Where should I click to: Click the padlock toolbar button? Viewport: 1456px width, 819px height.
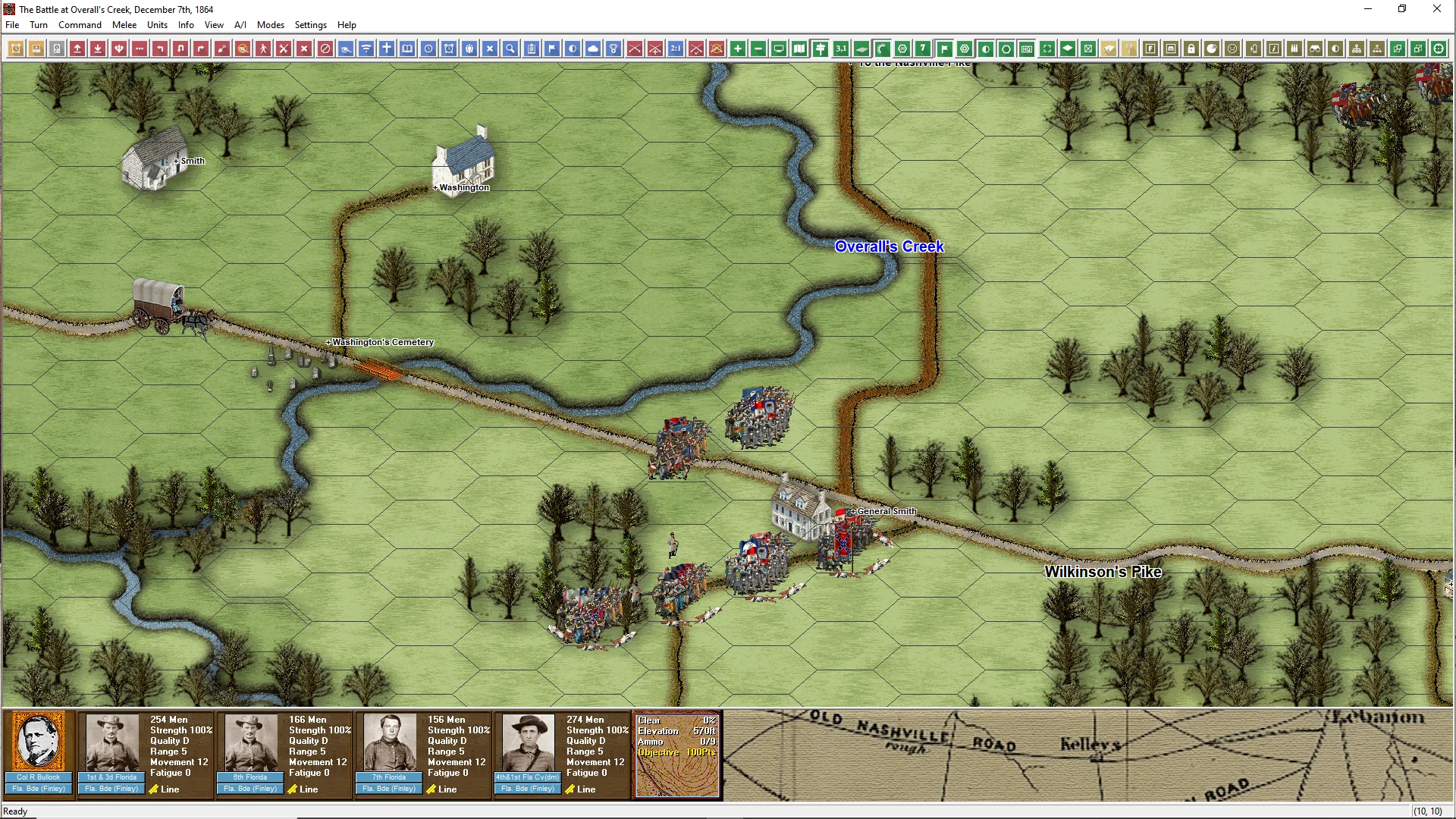(1191, 49)
